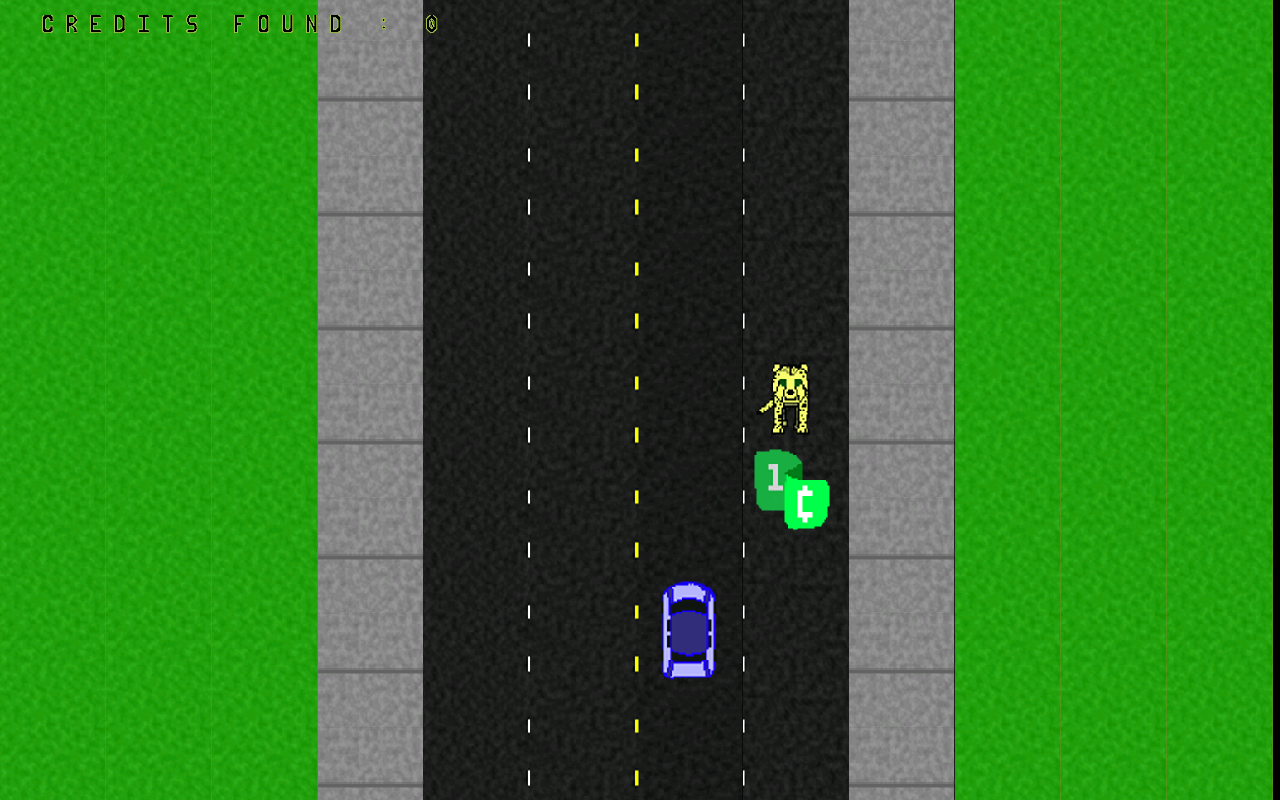
Task: Select the blue car sprite
Action: (x=688, y=632)
